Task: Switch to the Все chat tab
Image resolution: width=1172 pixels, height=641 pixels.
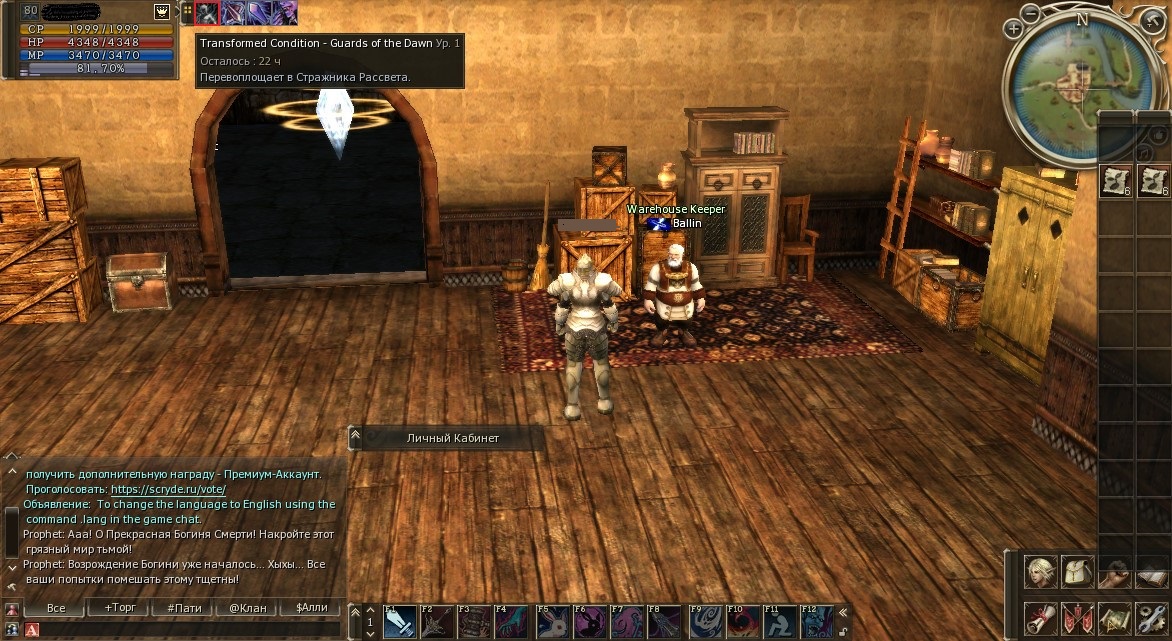Action: [56, 608]
